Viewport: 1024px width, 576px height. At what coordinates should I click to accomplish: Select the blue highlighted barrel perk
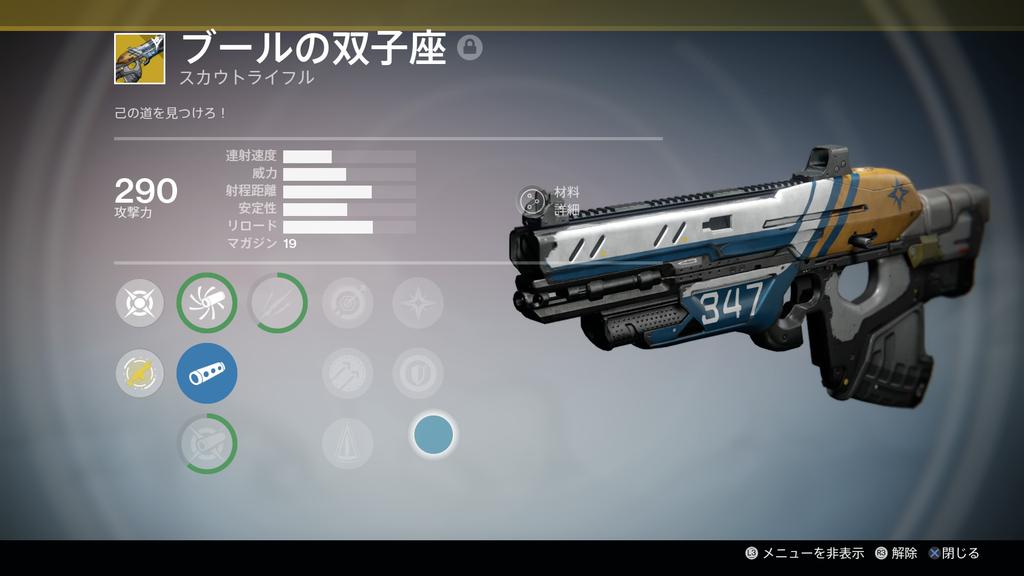(207, 373)
